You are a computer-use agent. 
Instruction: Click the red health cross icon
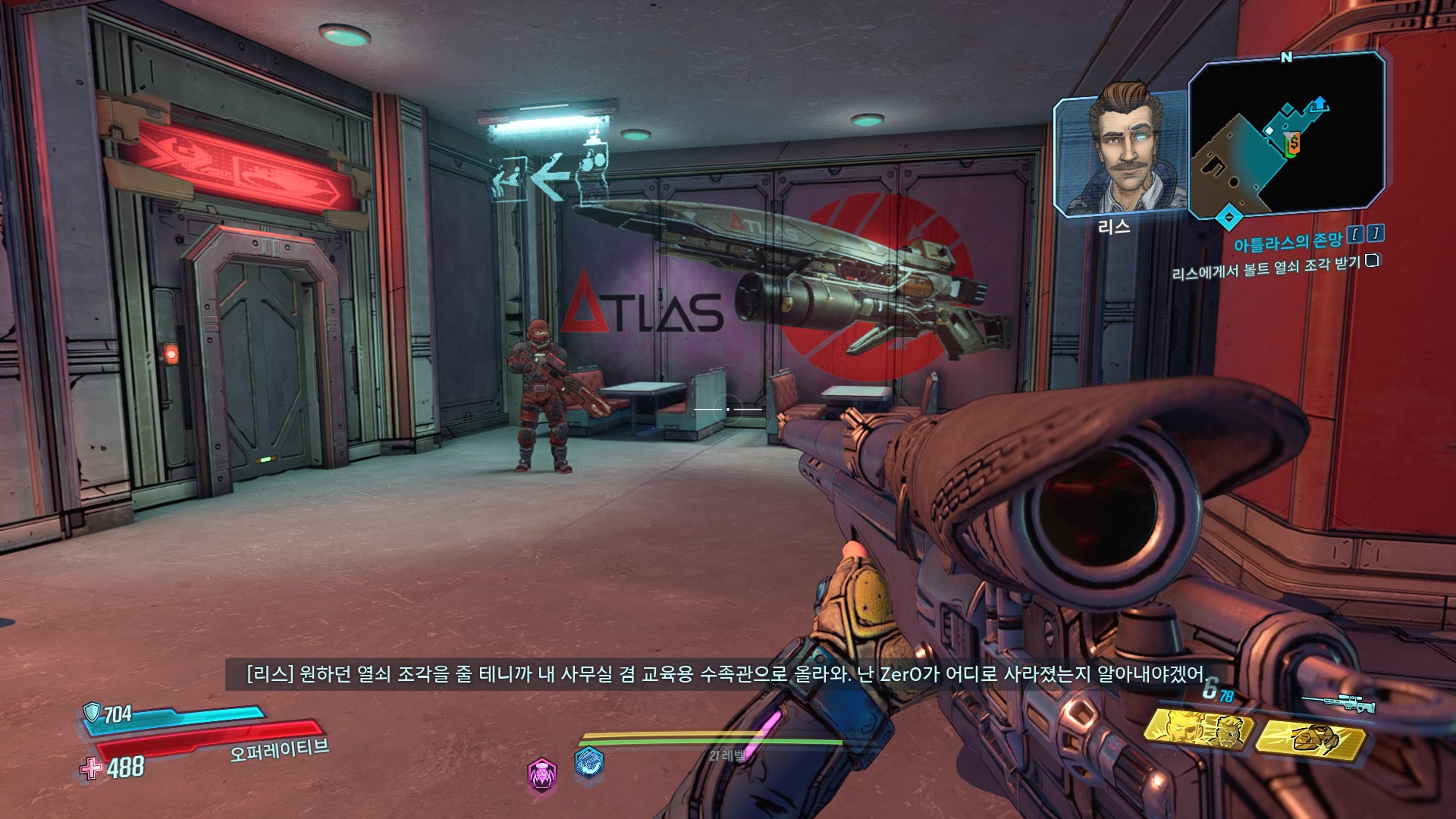pos(92,769)
